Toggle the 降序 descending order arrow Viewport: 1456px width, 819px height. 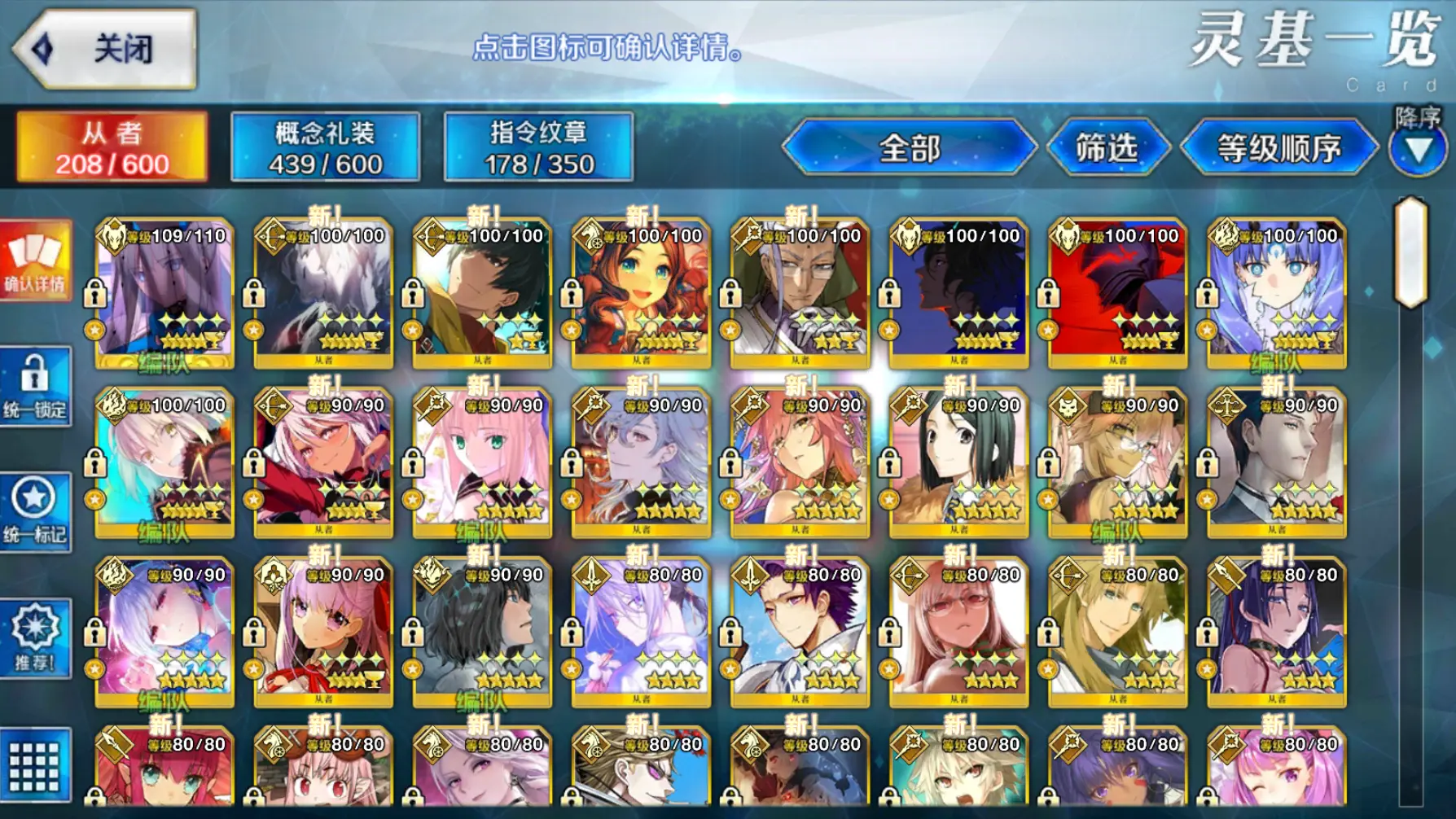(x=1418, y=147)
